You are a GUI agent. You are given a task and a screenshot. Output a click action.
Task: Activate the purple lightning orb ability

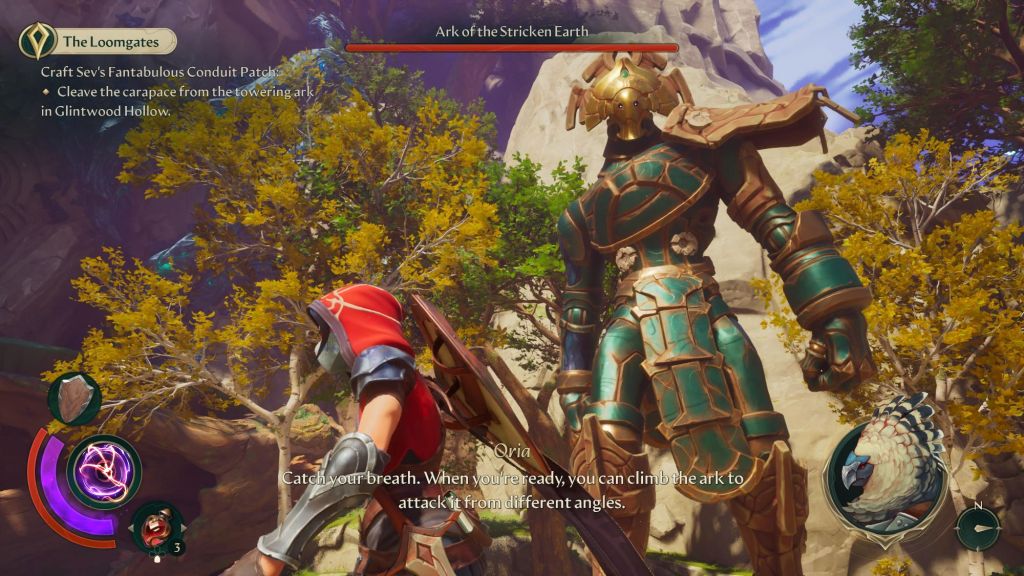pos(104,472)
